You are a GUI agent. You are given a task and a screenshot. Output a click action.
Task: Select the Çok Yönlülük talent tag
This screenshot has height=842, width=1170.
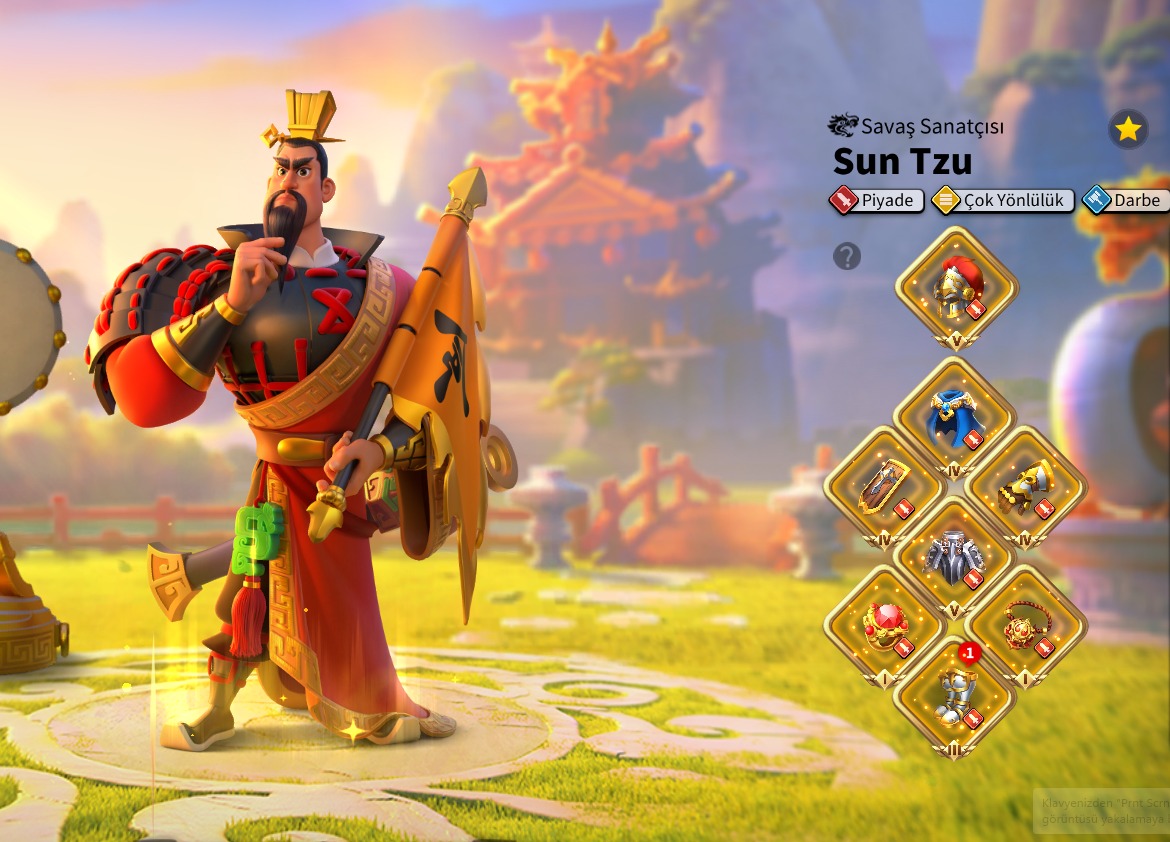pyautogui.click(x=1003, y=200)
